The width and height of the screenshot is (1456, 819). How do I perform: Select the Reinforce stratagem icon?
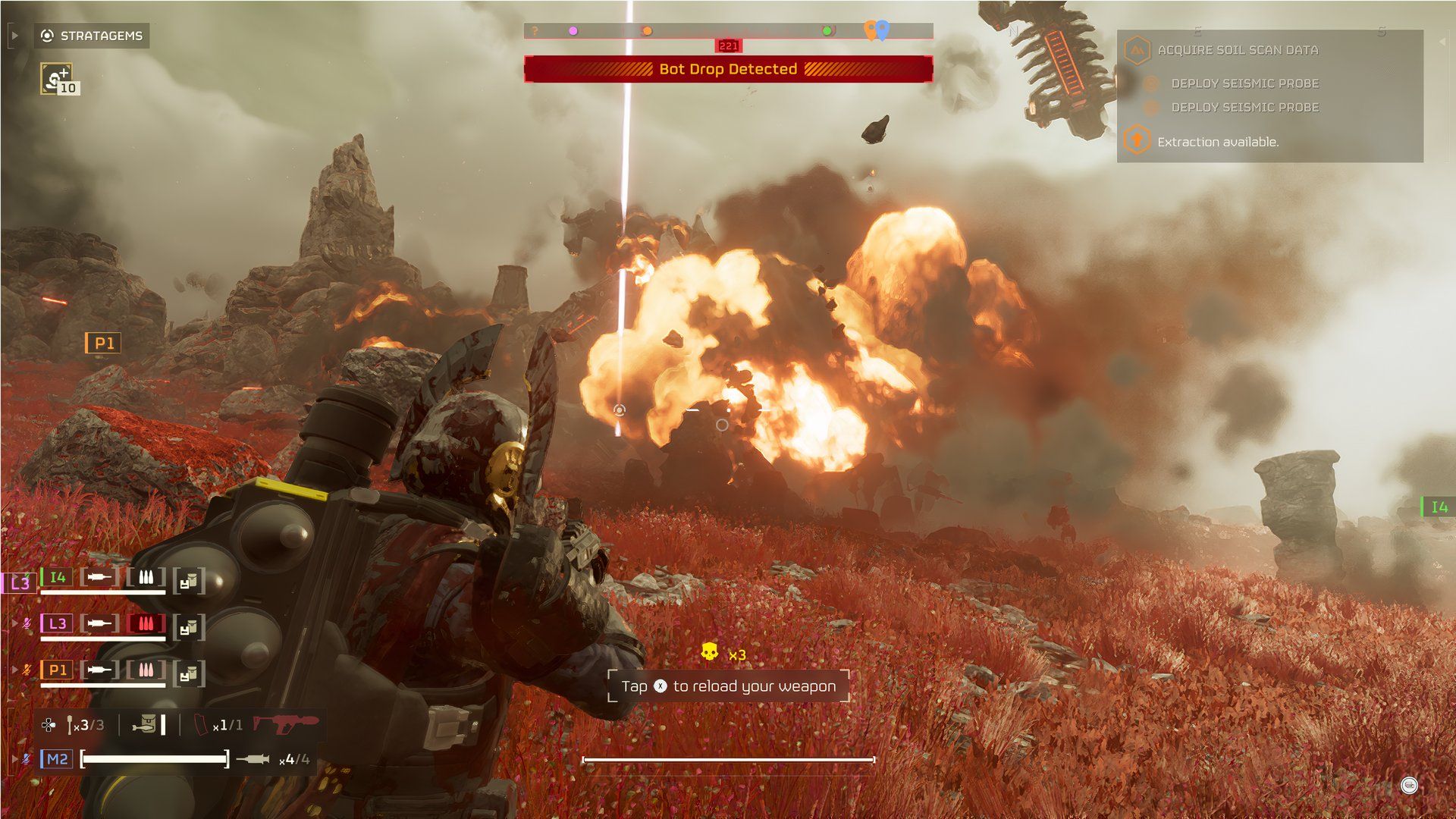pyautogui.click(x=56, y=78)
